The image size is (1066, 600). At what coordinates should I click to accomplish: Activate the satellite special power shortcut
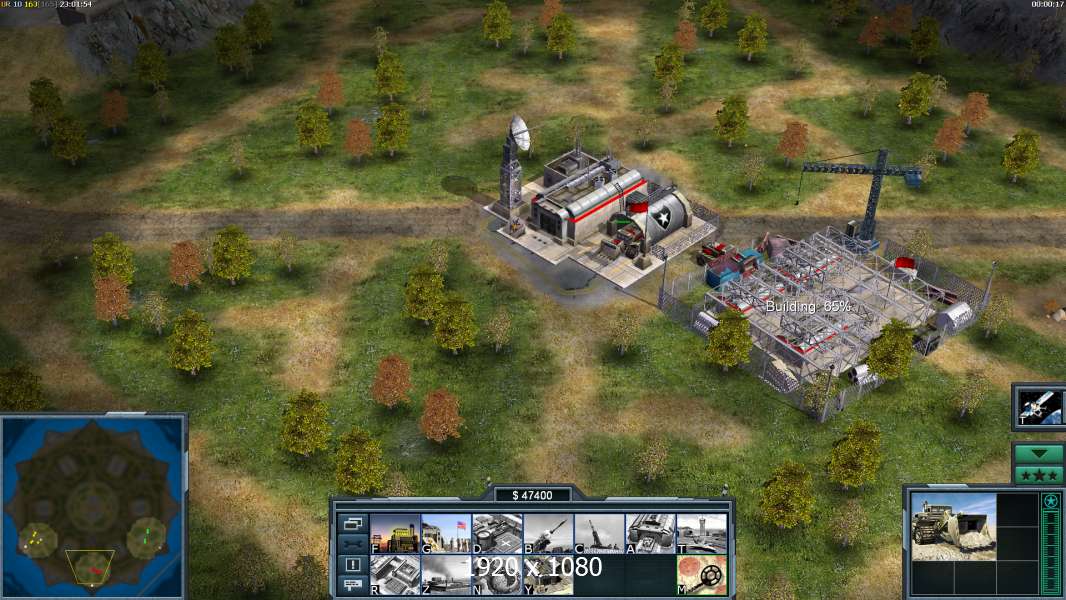1038,406
